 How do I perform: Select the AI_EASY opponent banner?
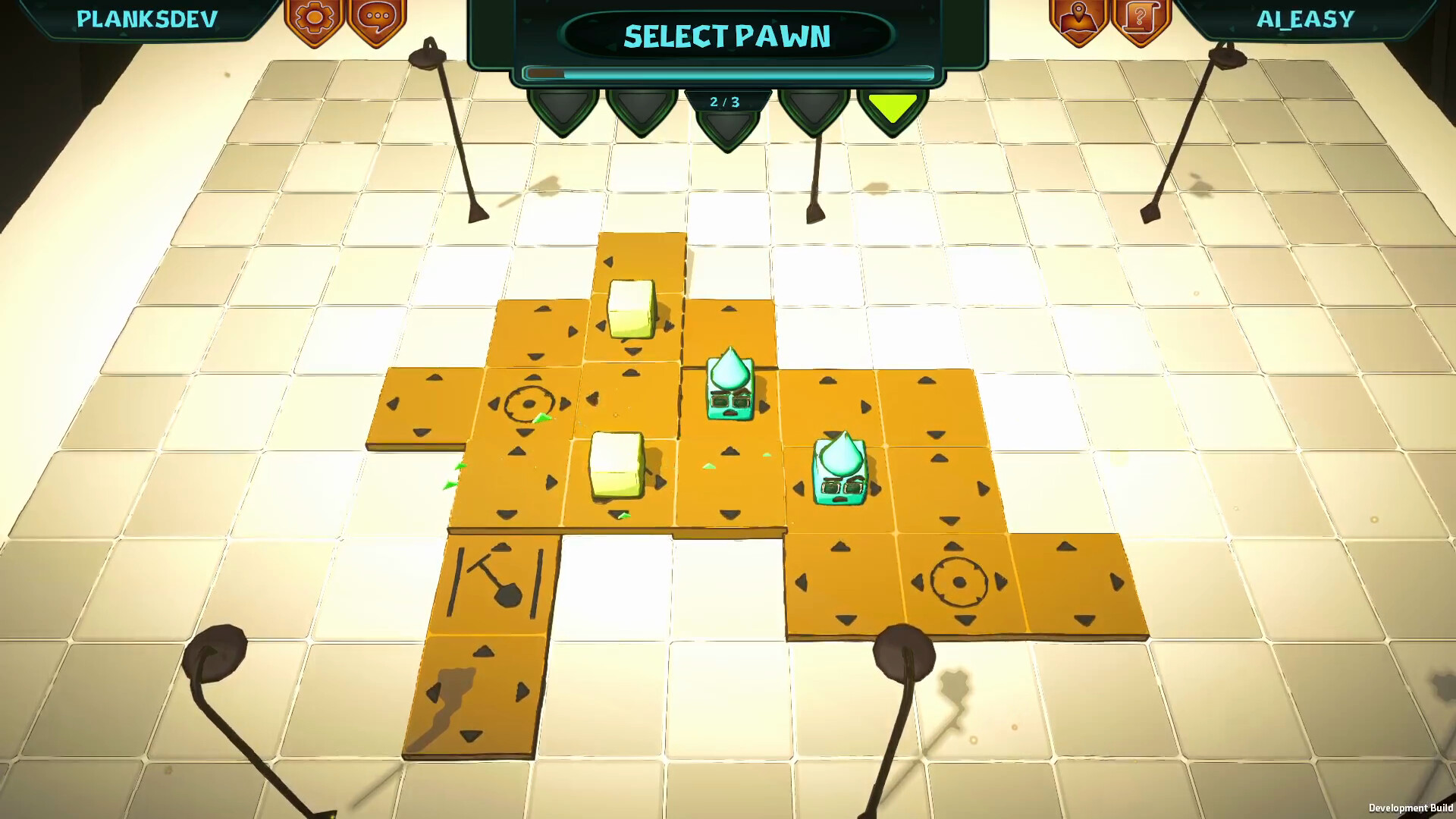(1306, 19)
